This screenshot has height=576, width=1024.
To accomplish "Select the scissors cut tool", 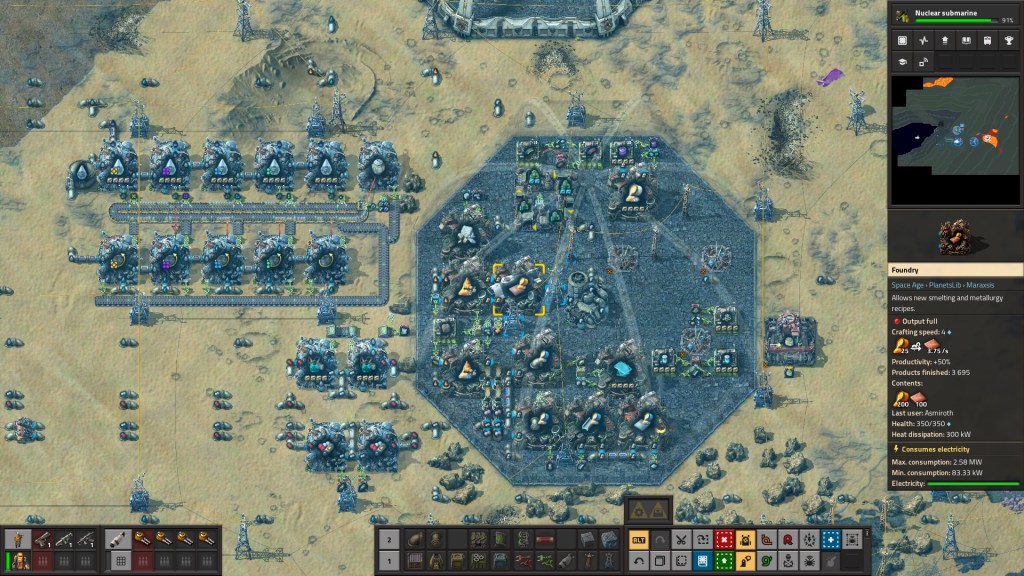I will coord(681,540).
